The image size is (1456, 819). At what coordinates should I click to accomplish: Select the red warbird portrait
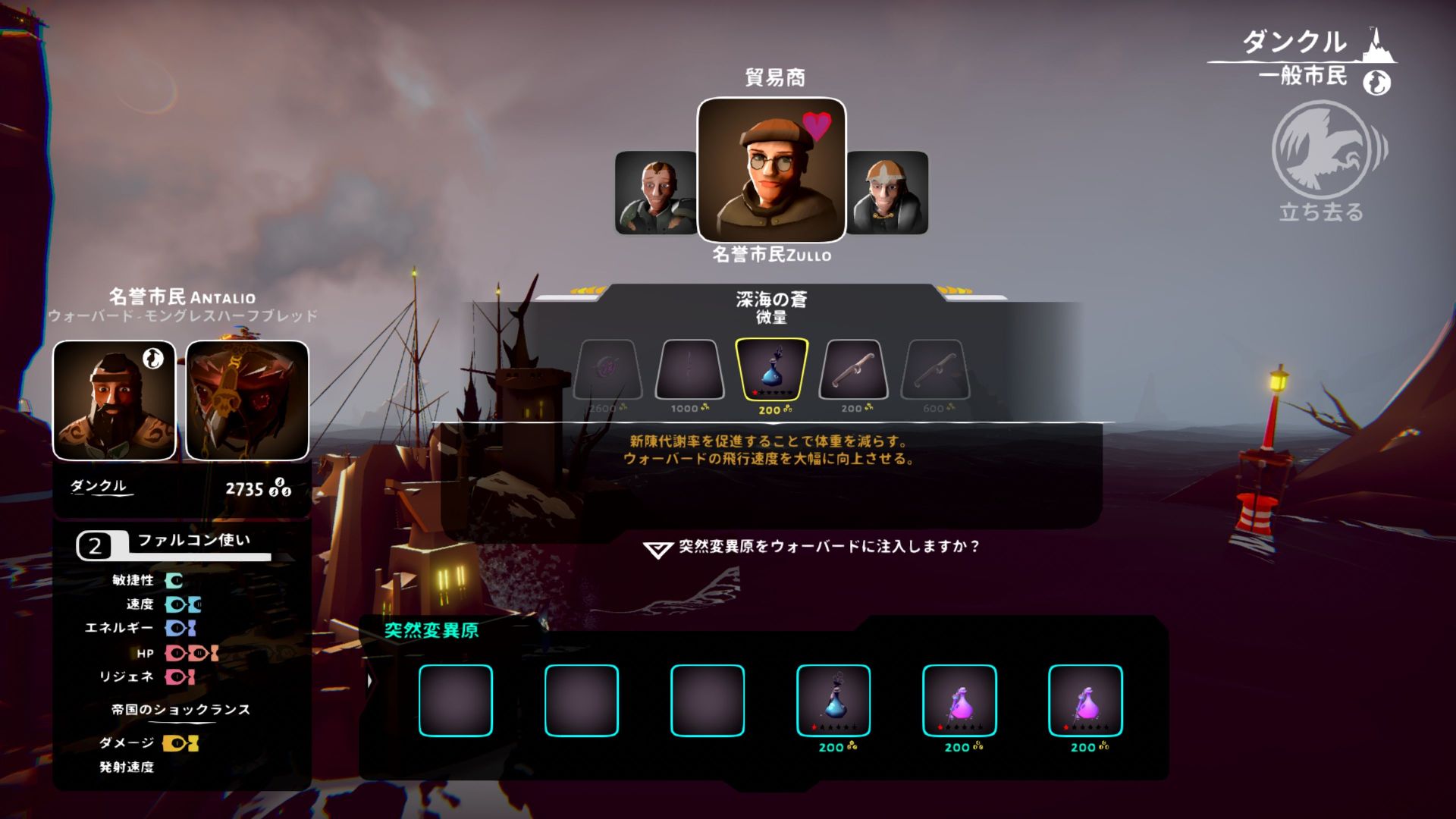point(247,400)
